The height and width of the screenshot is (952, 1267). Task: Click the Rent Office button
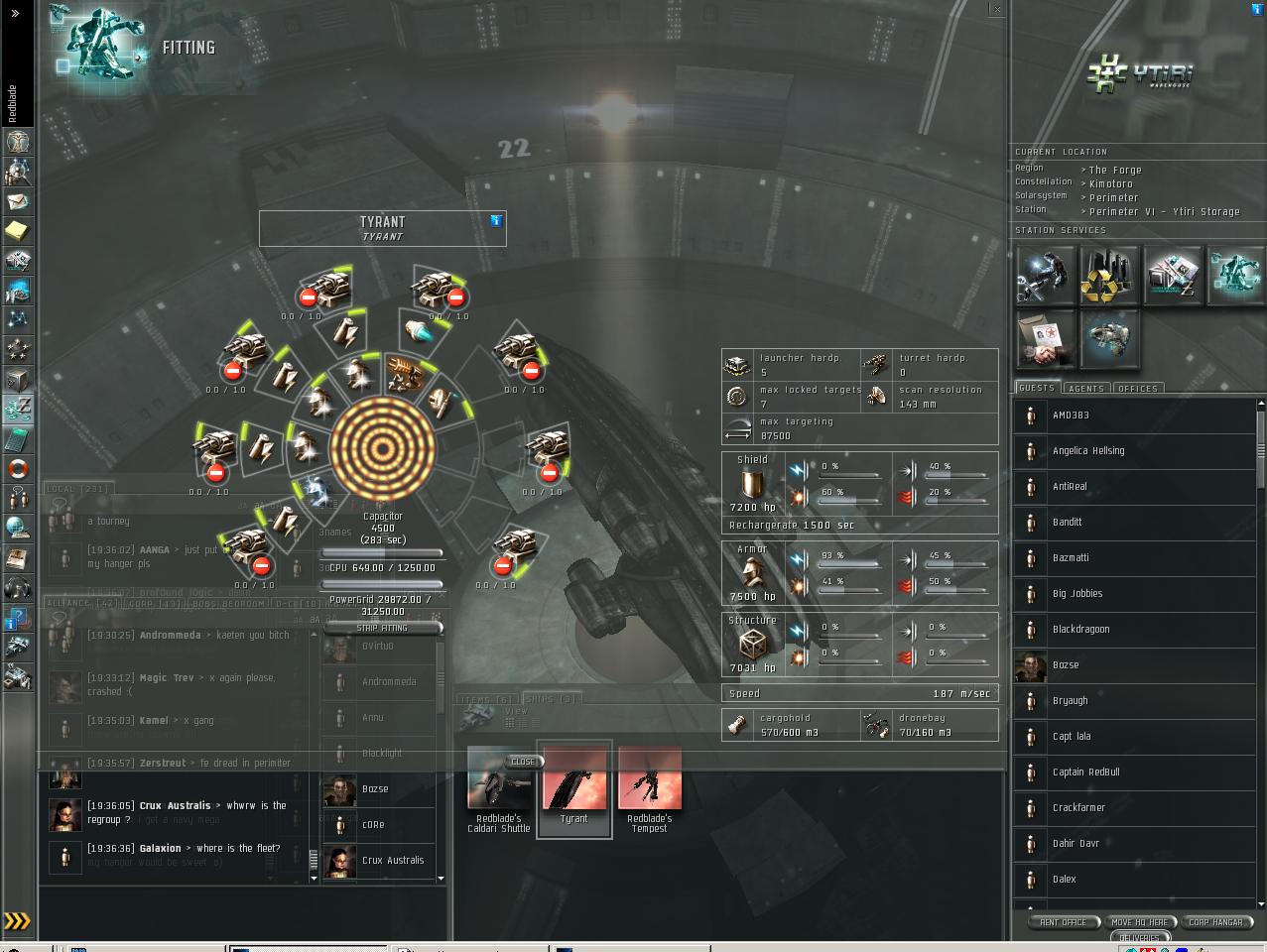1063,922
